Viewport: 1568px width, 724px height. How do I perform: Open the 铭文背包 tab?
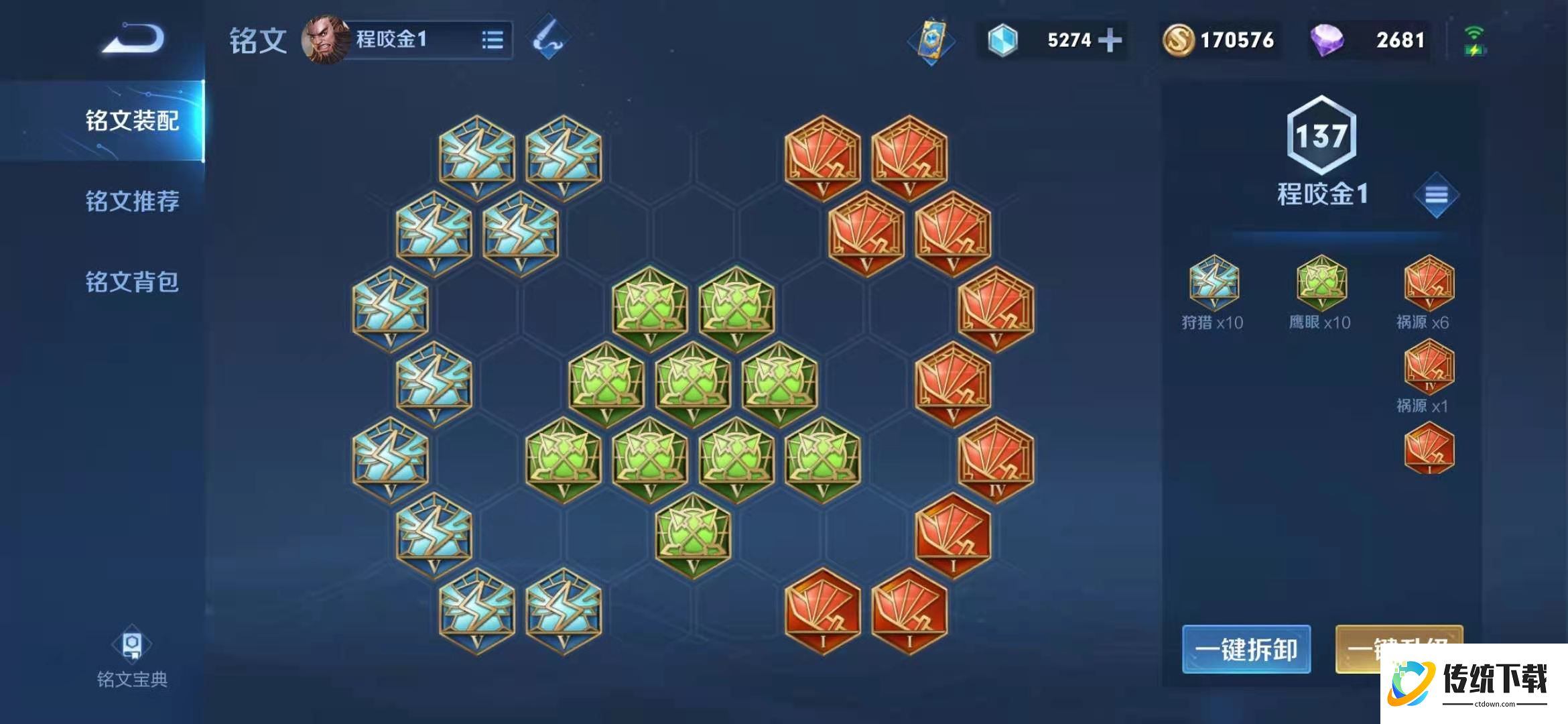132,282
